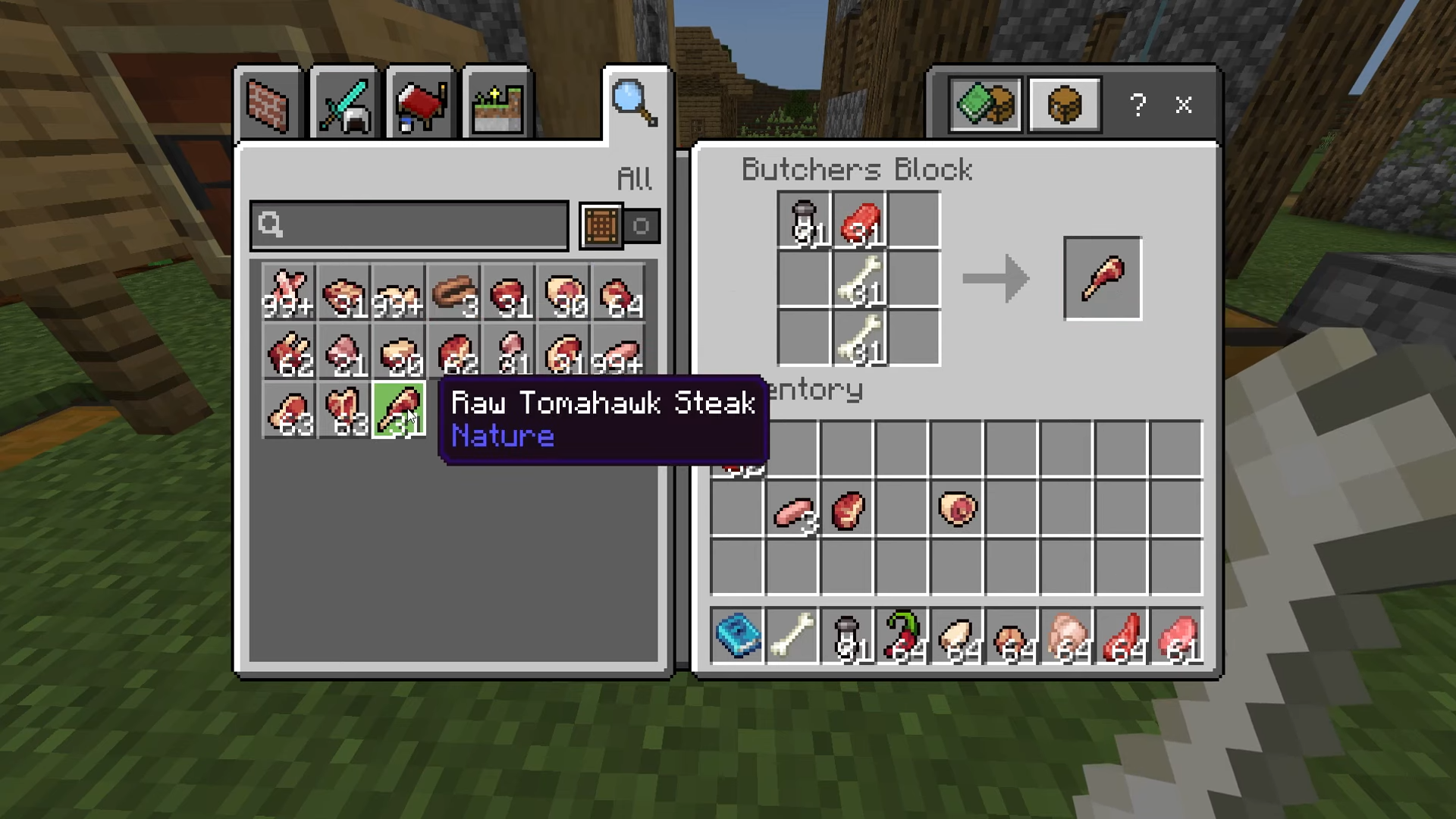The width and height of the screenshot is (1456, 819).
Task: Select Raw Tomahawk Steak in recipe list
Action: (x=399, y=410)
